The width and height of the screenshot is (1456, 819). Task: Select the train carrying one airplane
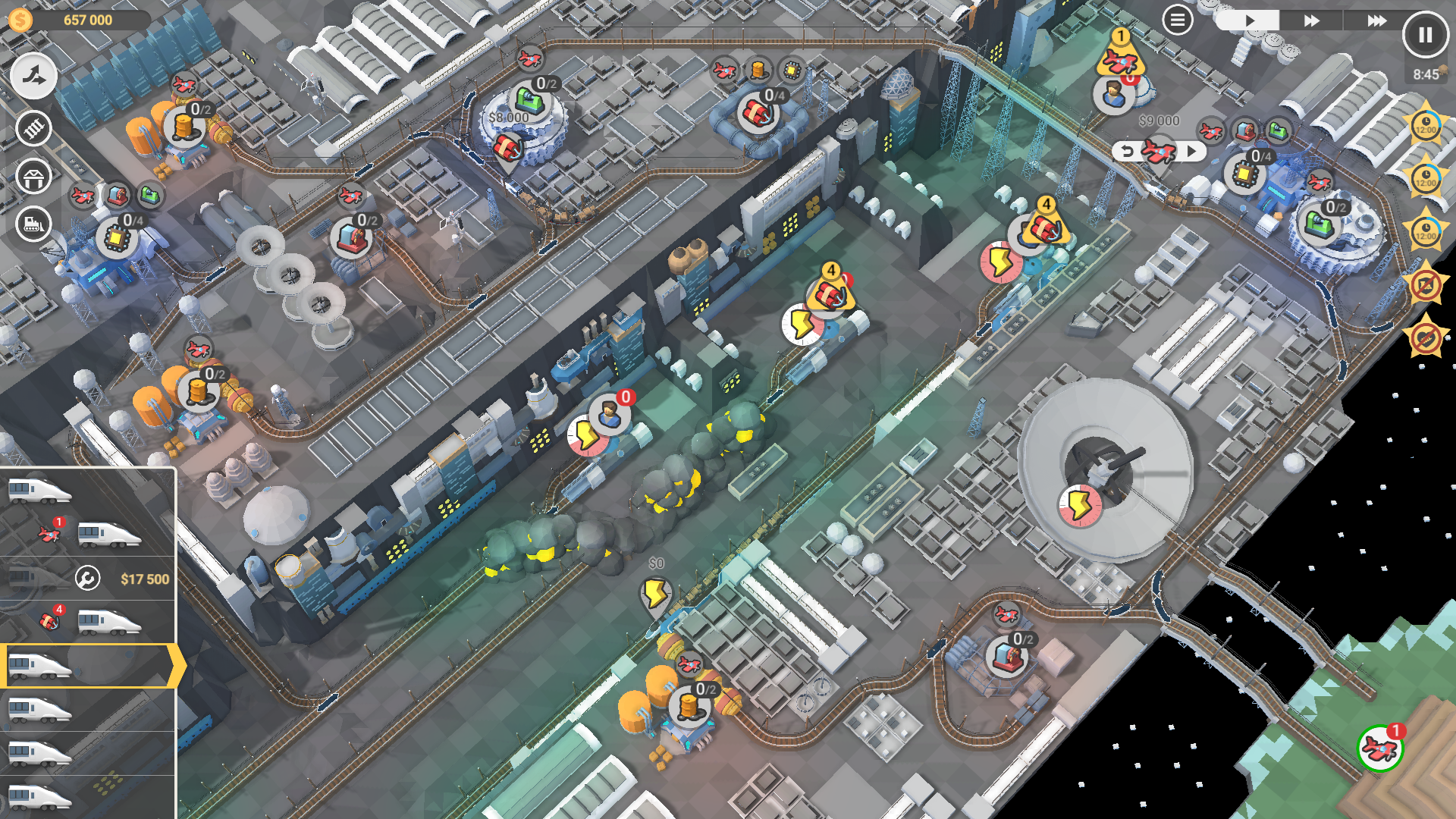point(88,535)
